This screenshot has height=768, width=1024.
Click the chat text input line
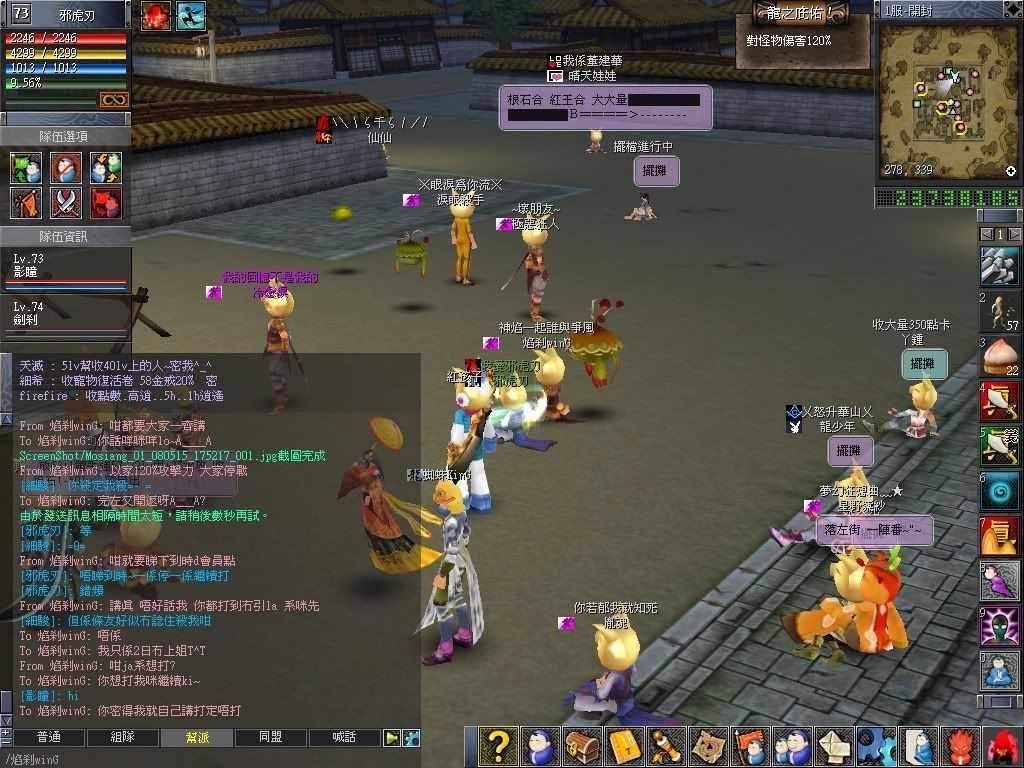(200, 759)
